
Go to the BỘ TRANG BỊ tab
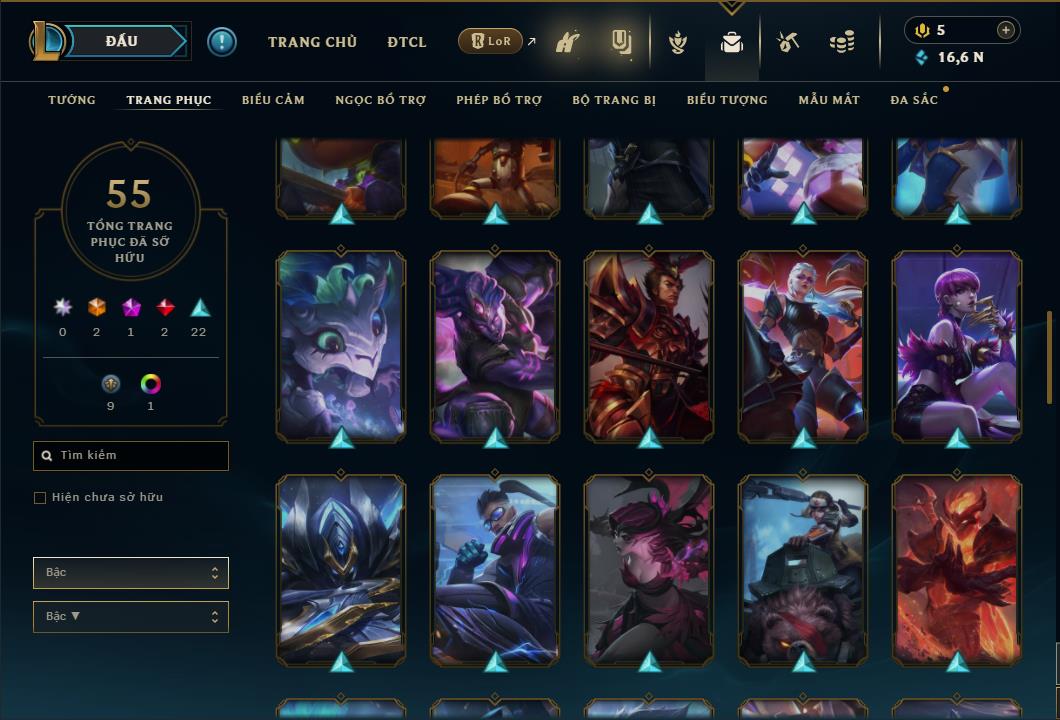[614, 100]
